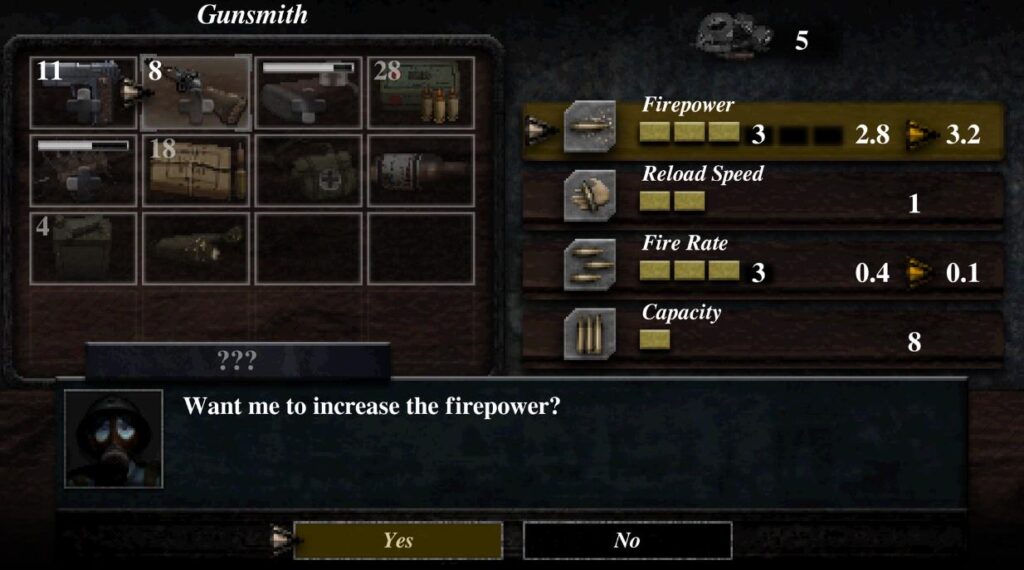Decline by choosing No
The image size is (1024, 570).
point(627,540)
